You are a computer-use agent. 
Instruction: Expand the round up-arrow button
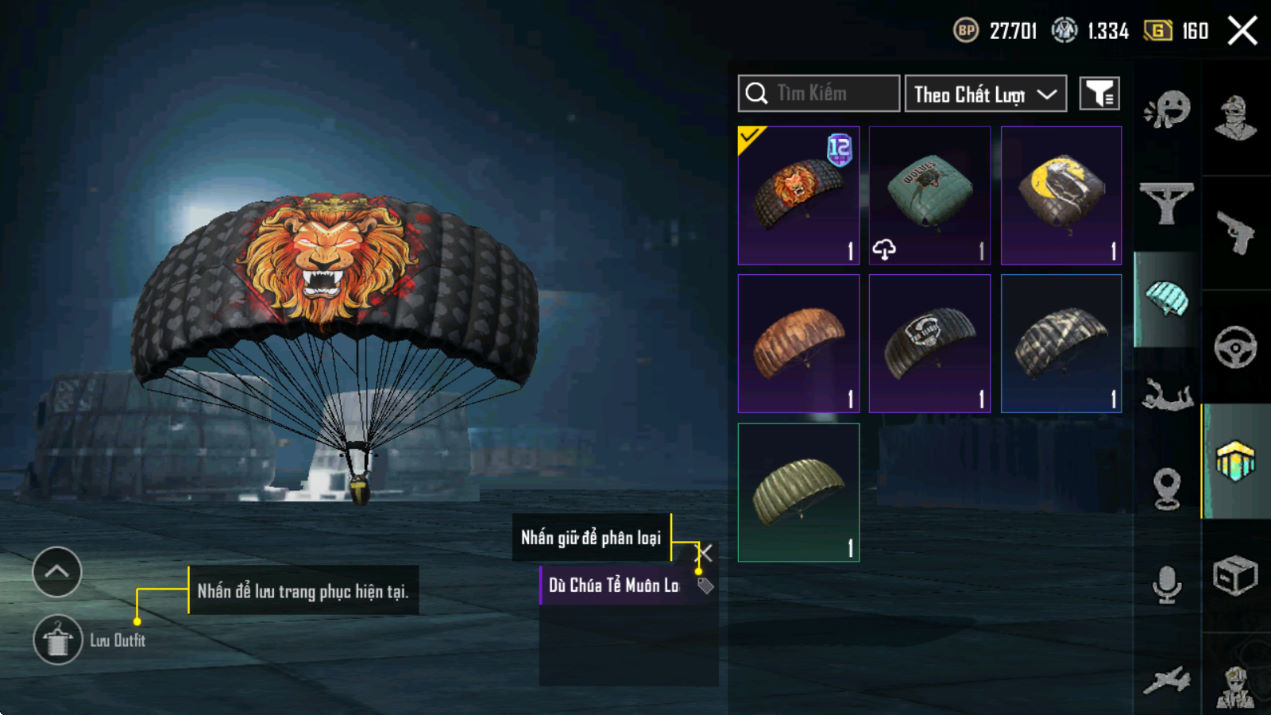point(57,572)
